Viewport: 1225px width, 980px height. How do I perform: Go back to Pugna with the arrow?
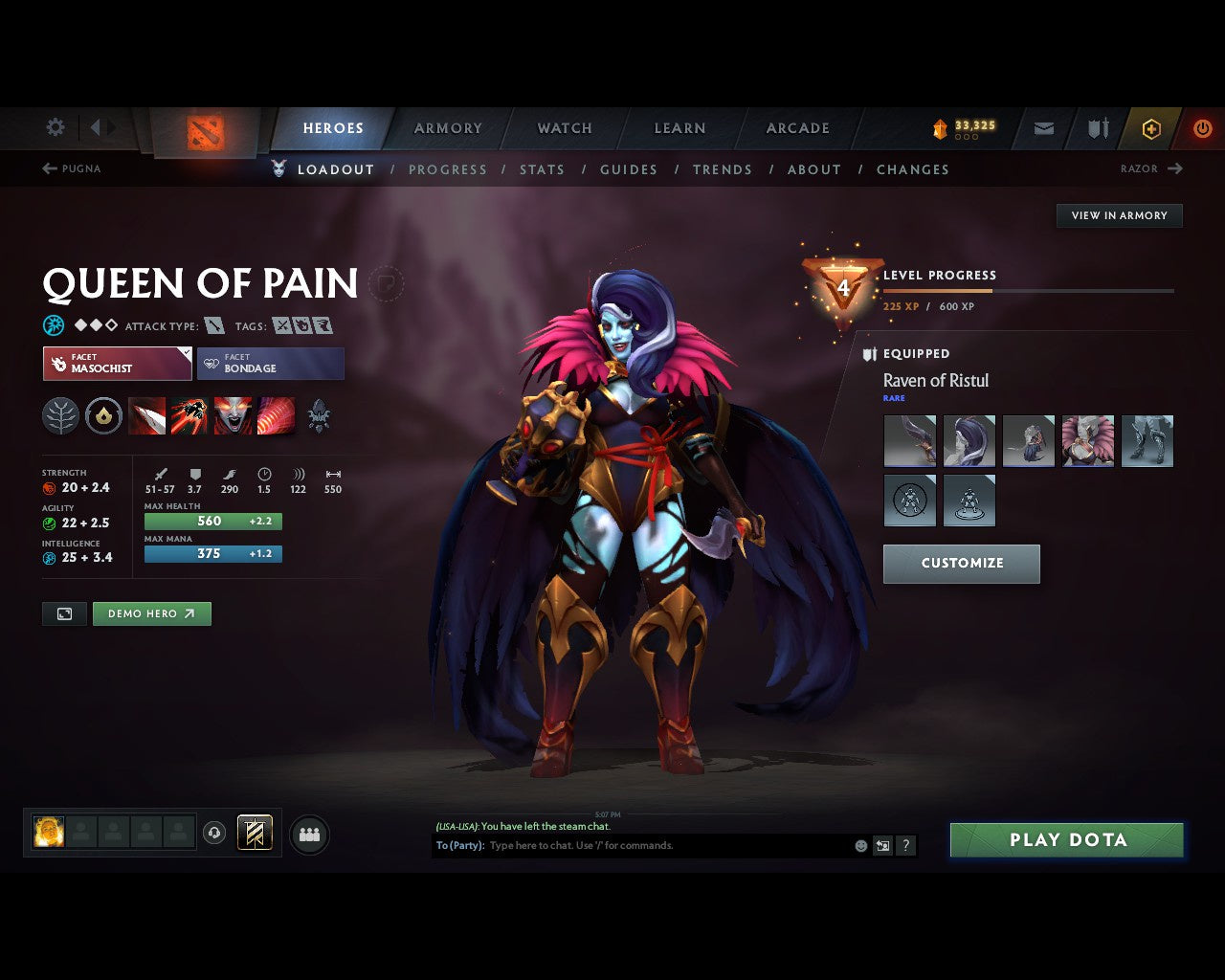(70, 168)
